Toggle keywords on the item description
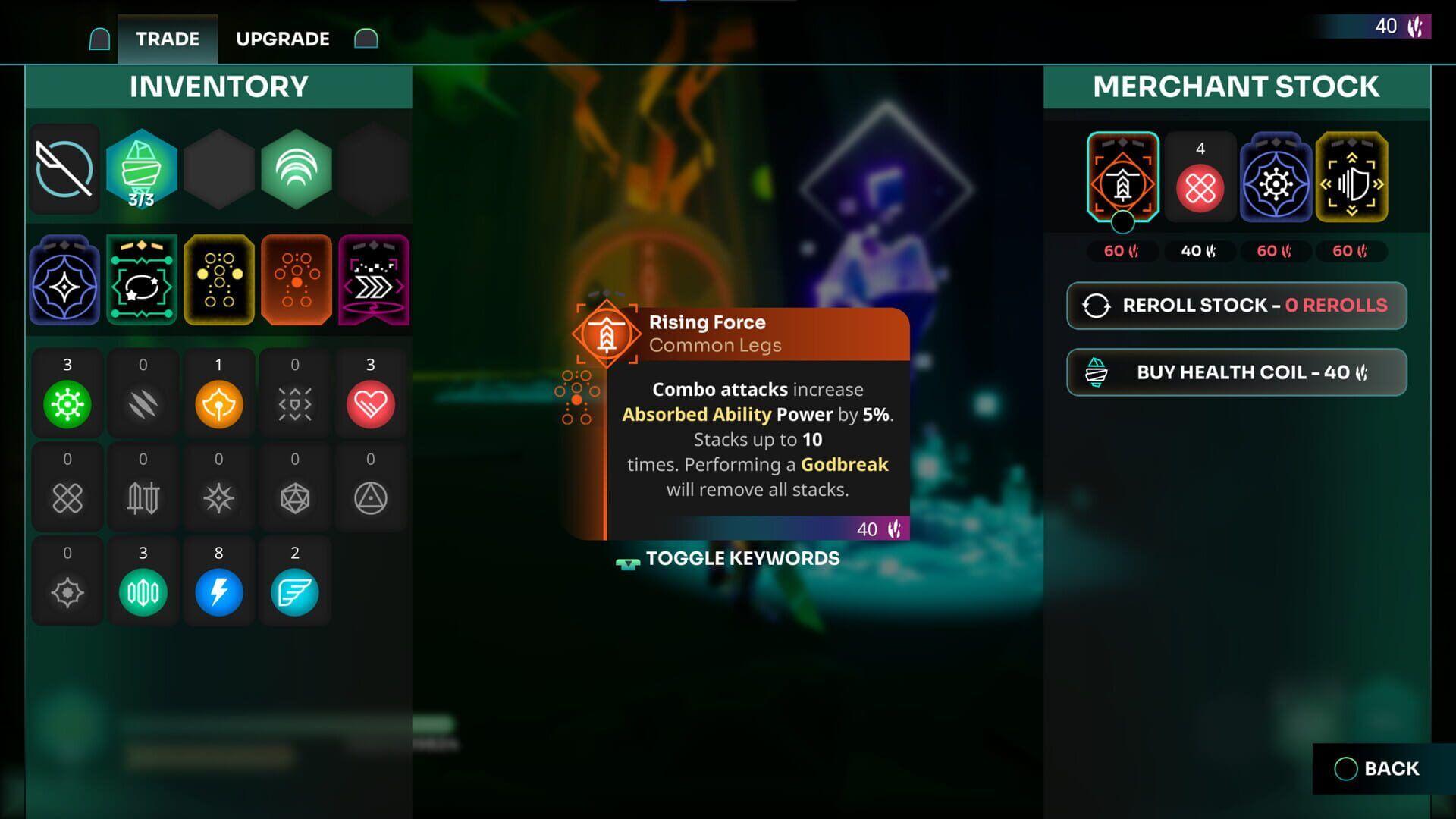Screen dimensions: 1456x819 pos(726,558)
